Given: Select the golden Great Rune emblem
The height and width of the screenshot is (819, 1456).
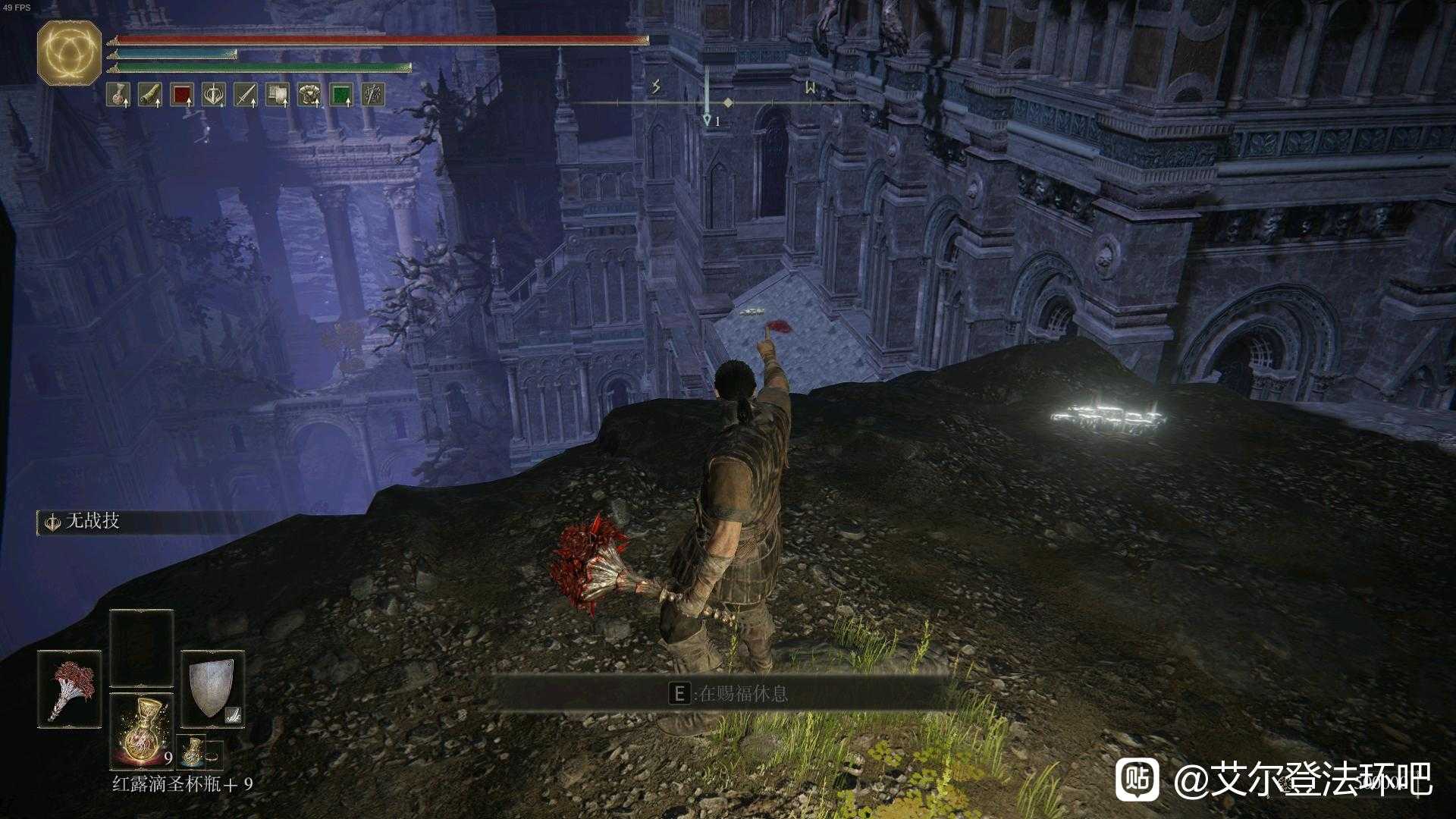Looking at the screenshot, I should point(69,52).
